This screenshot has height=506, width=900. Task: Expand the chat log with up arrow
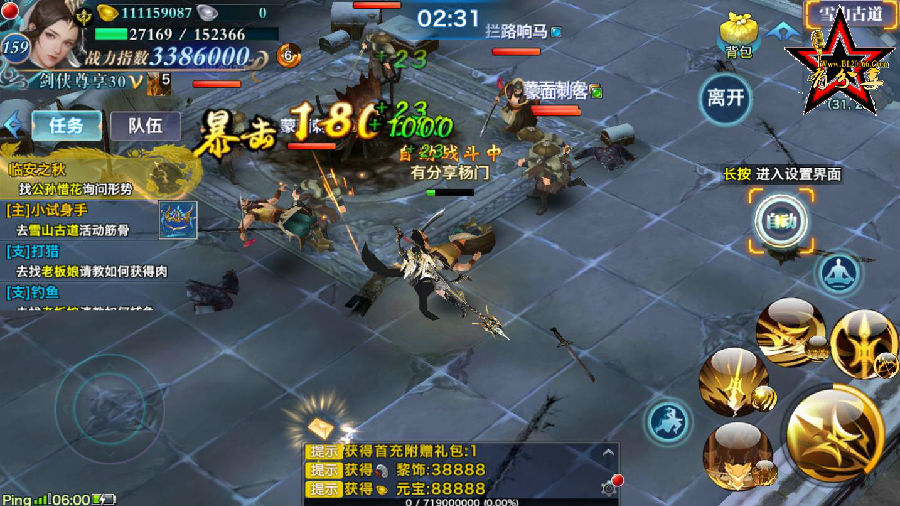click(x=608, y=452)
